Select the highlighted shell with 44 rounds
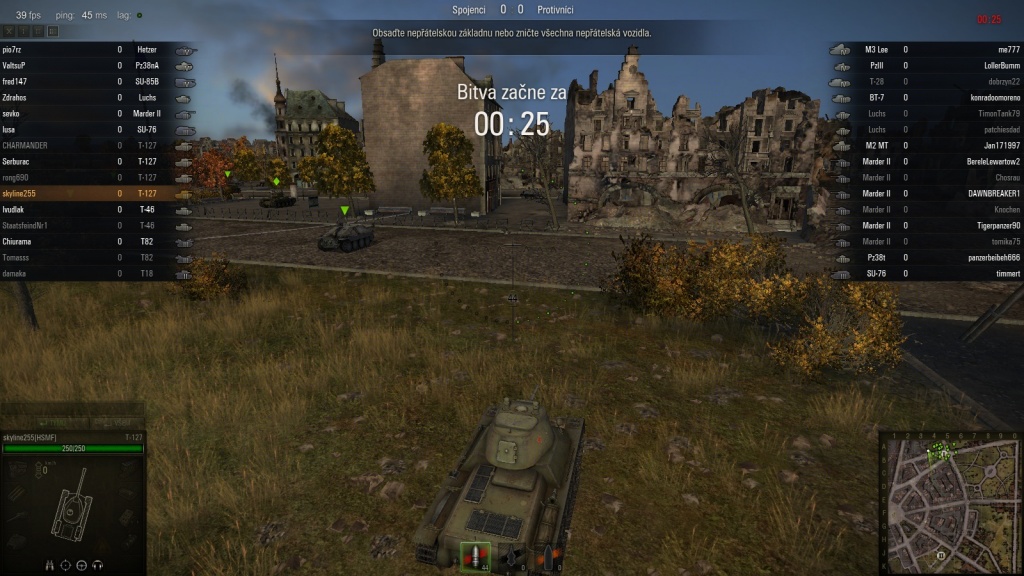Viewport: 1024px width, 576px height. click(x=473, y=556)
